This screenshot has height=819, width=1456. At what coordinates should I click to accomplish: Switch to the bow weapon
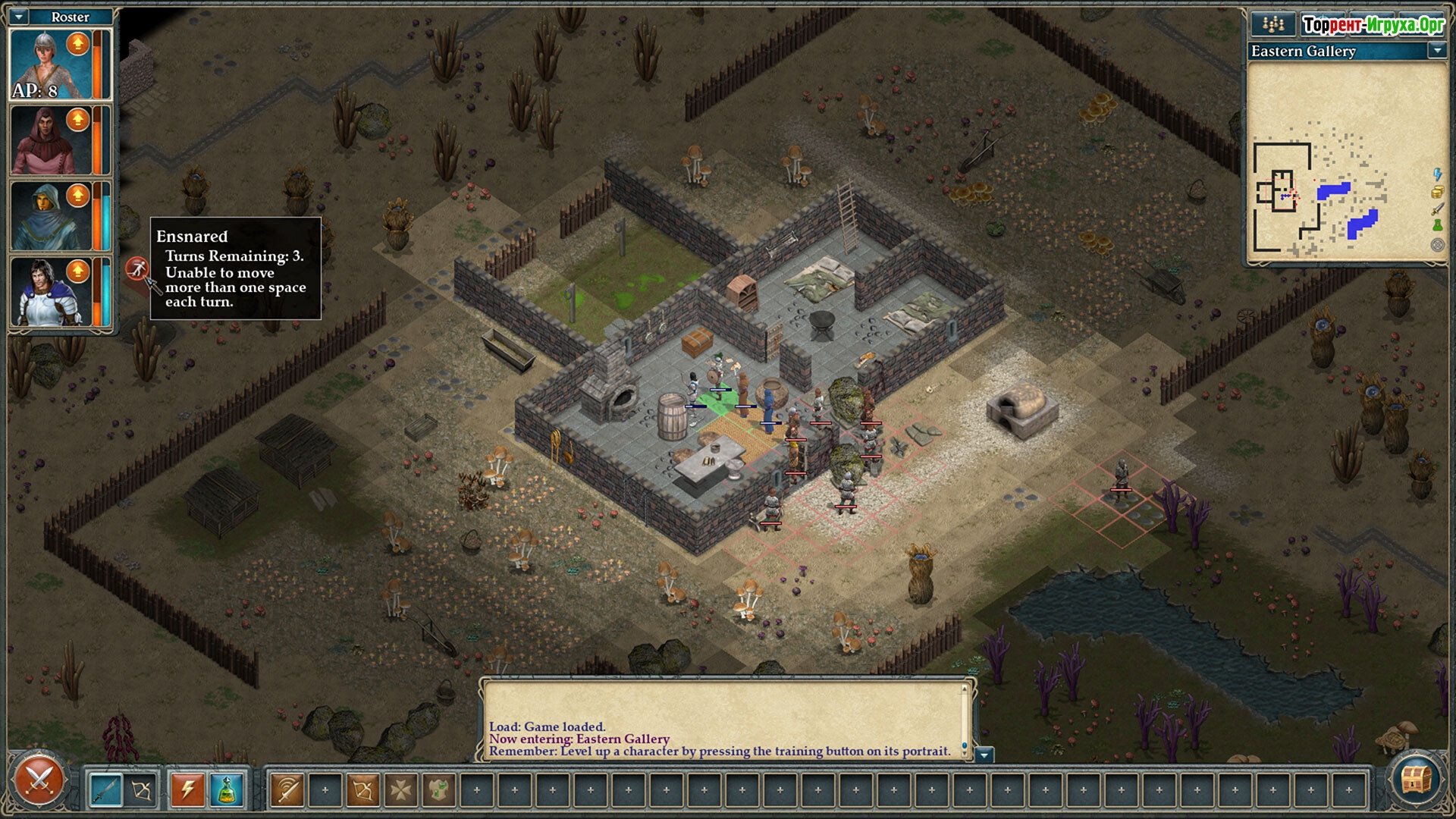pos(142,790)
